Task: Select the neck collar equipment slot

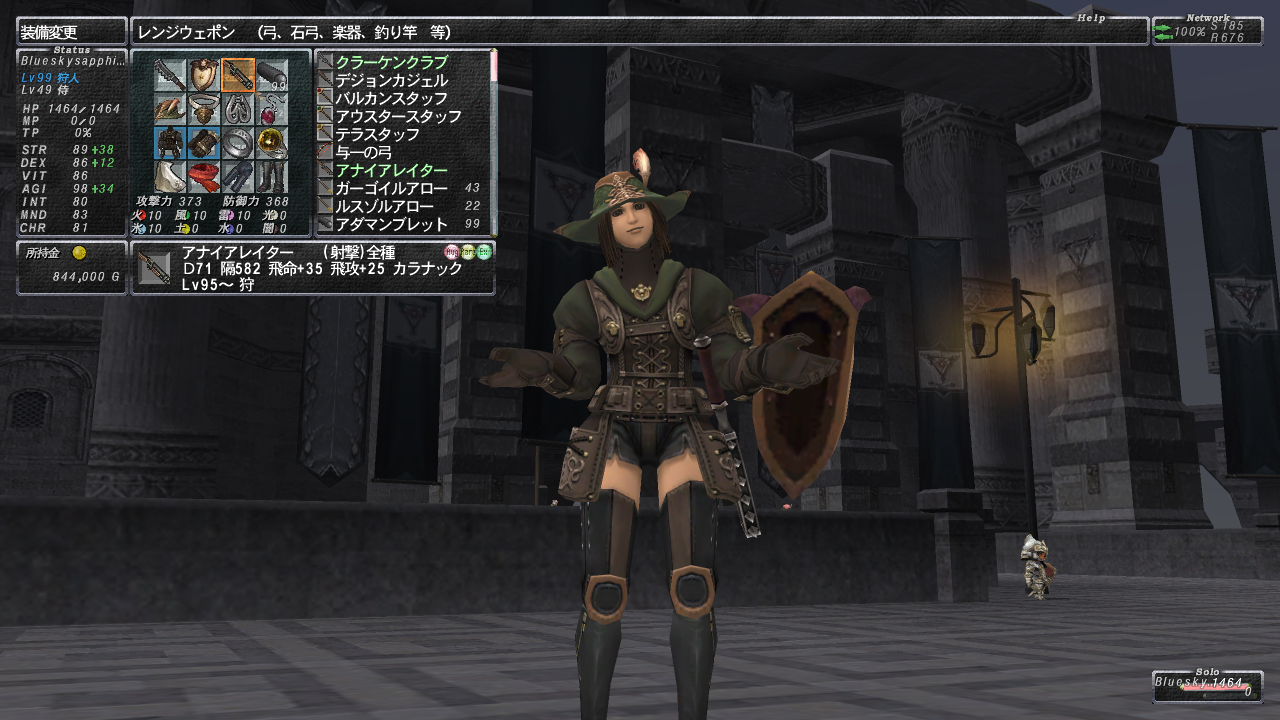Action: pos(203,109)
